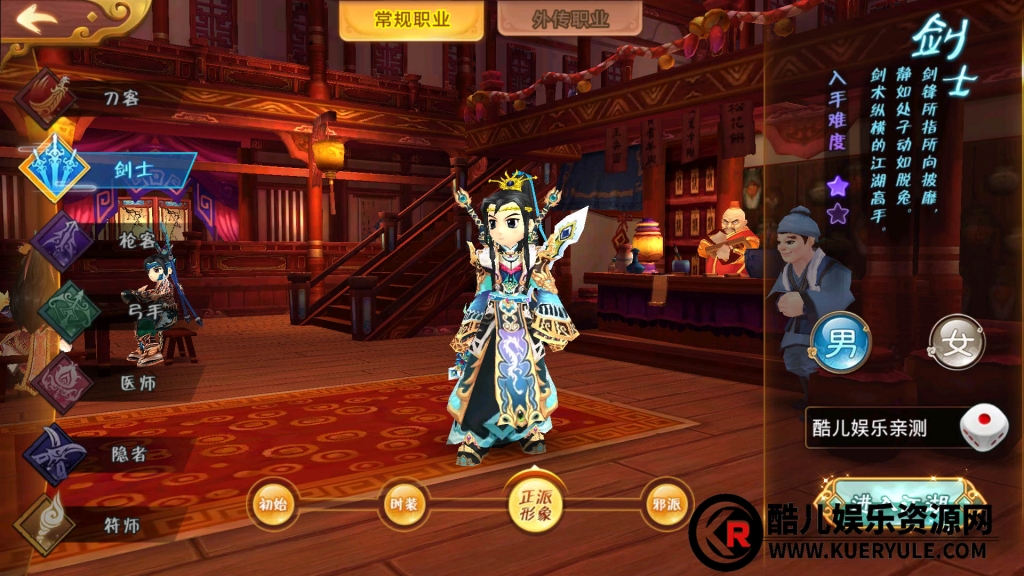Show the 初始 starting outfit
The height and width of the screenshot is (576, 1024).
coord(273,503)
